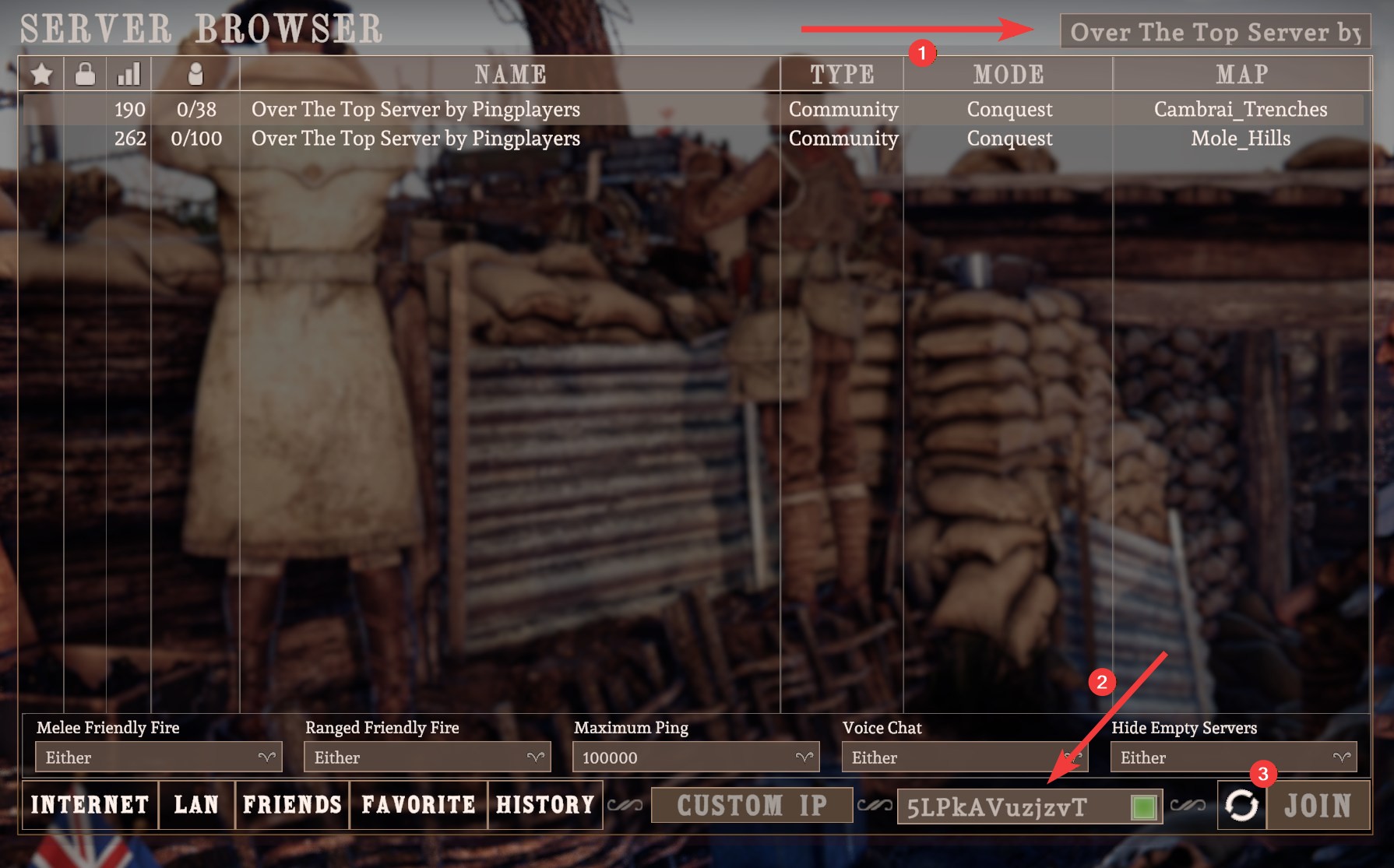Open the Melee Friendly Fire dropdown

pos(158,757)
